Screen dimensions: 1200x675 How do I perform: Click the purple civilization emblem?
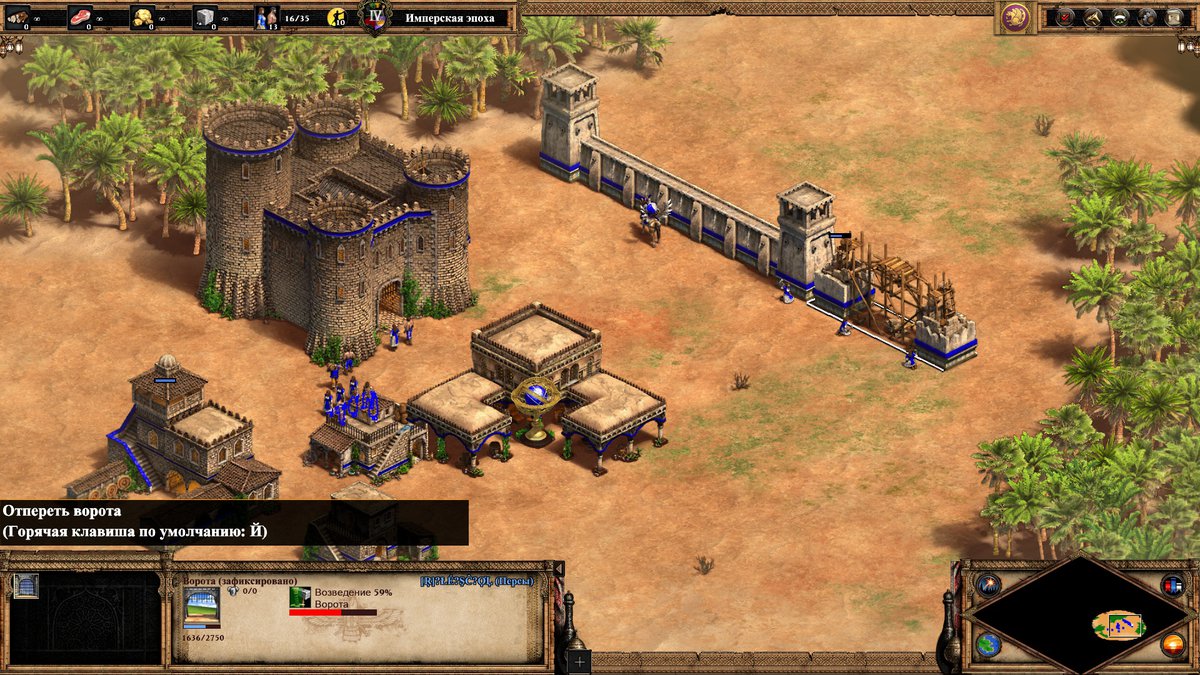(x=1015, y=16)
